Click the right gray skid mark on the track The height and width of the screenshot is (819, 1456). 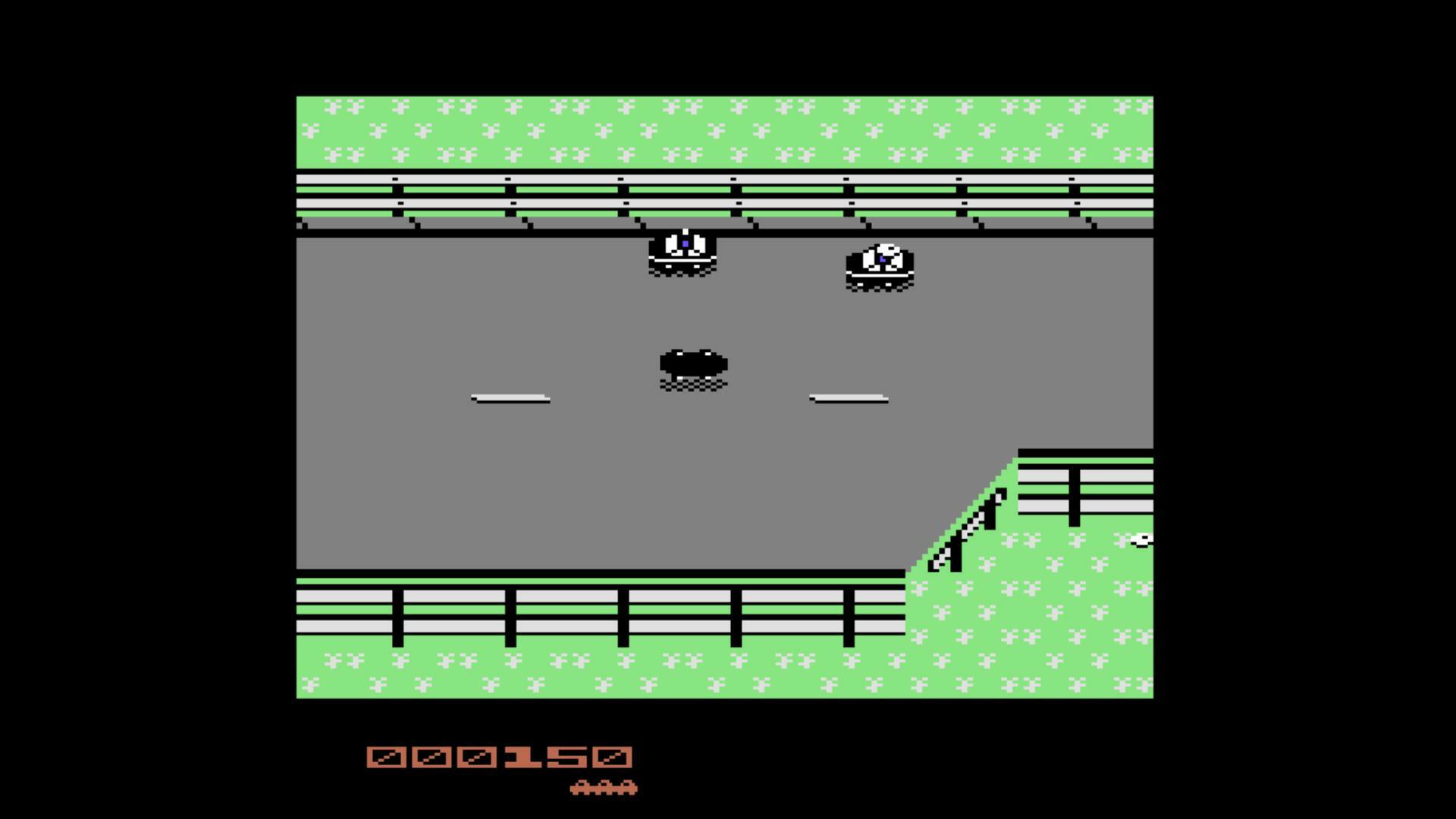(x=849, y=397)
